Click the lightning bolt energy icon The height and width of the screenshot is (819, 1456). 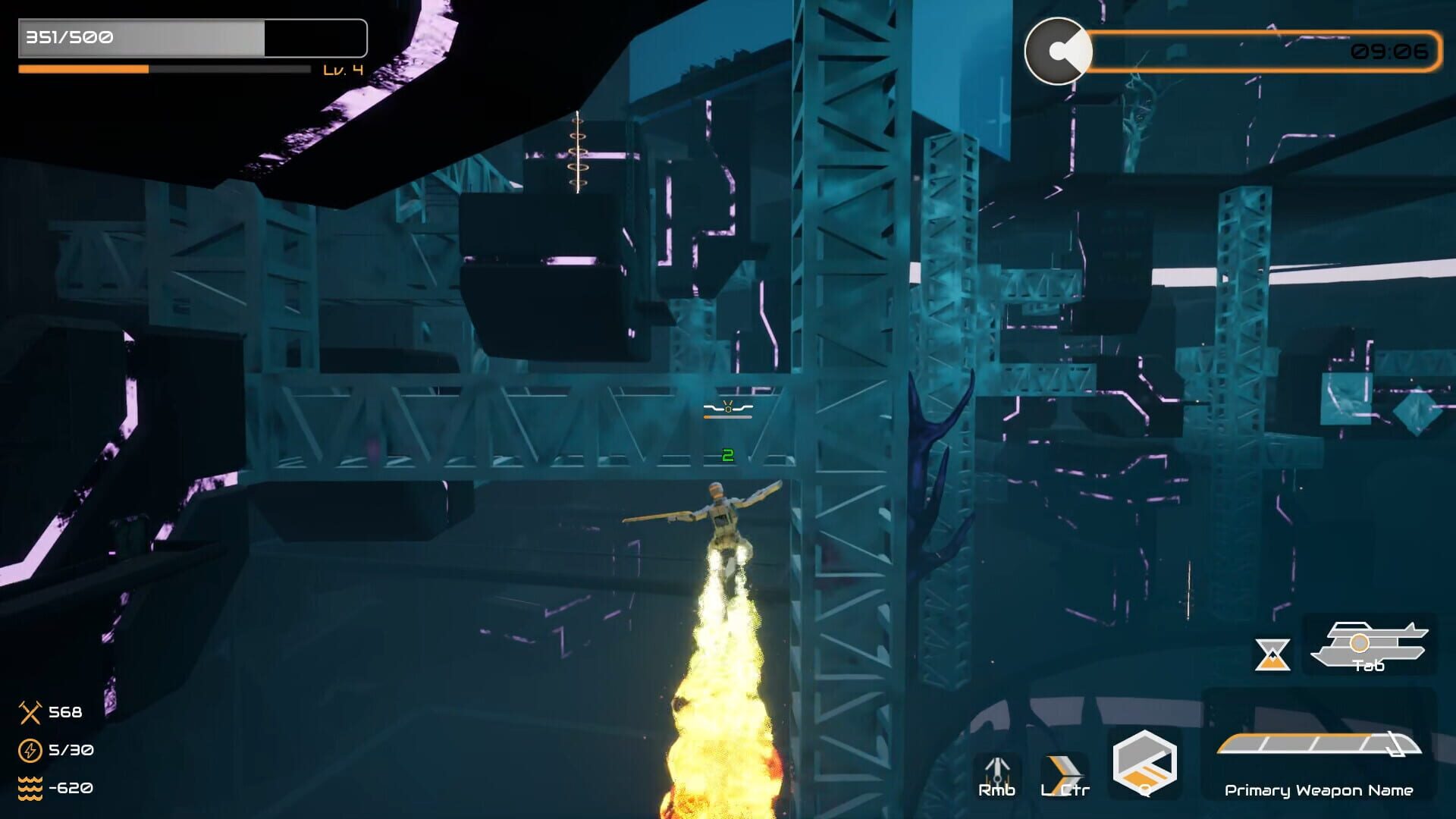30,751
